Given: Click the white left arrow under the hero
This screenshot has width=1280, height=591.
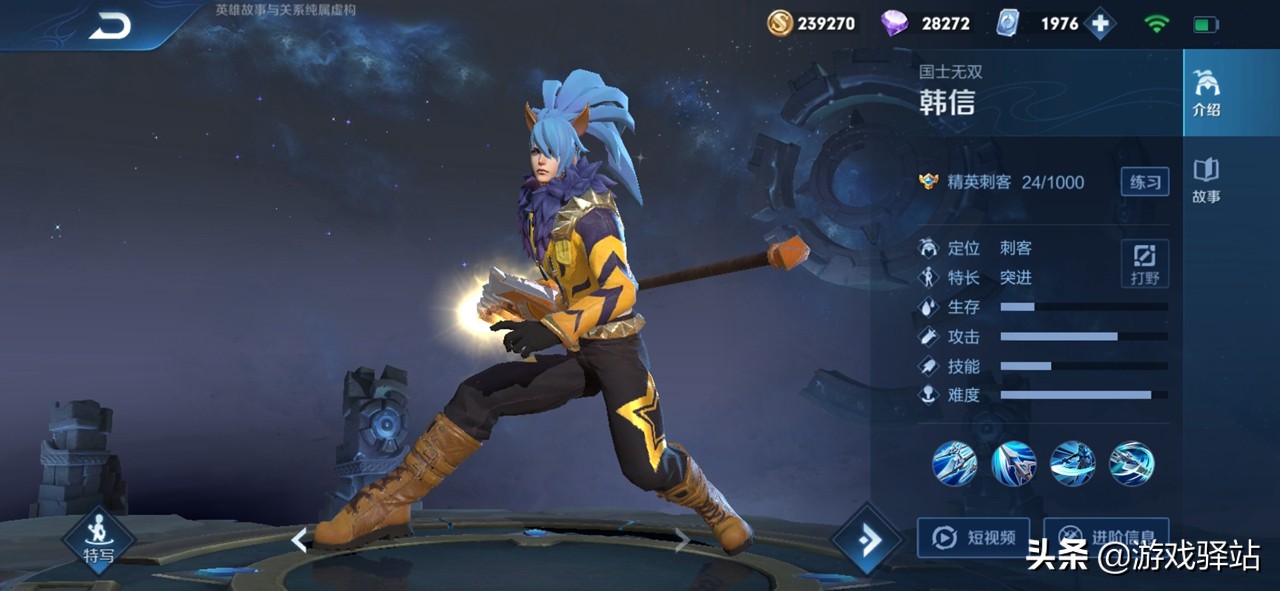Looking at the screenshot, I should (x=299, y=540).
